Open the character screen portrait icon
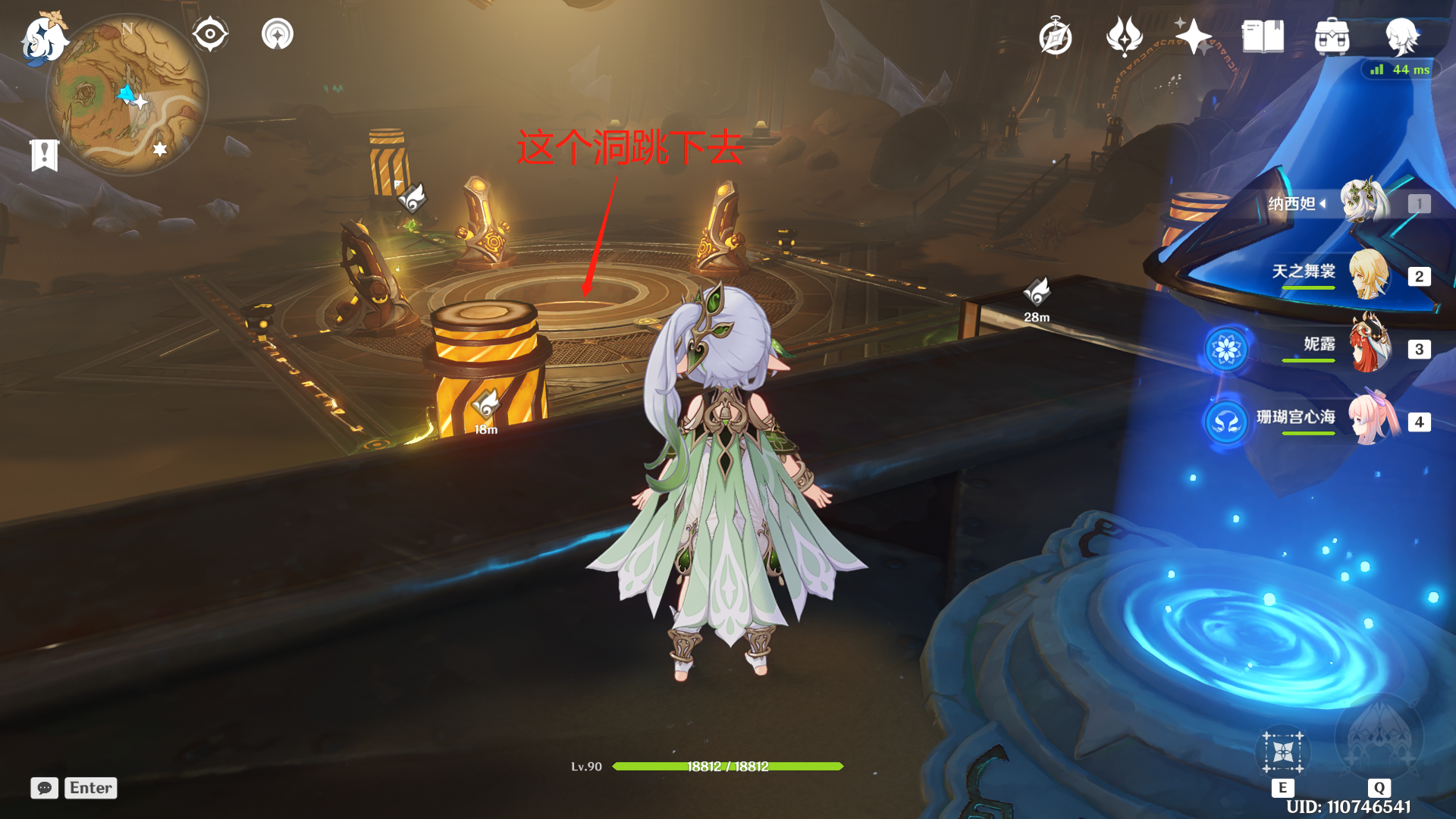The width and height of the screenshot is (1456, 819). coord(1402,36)
